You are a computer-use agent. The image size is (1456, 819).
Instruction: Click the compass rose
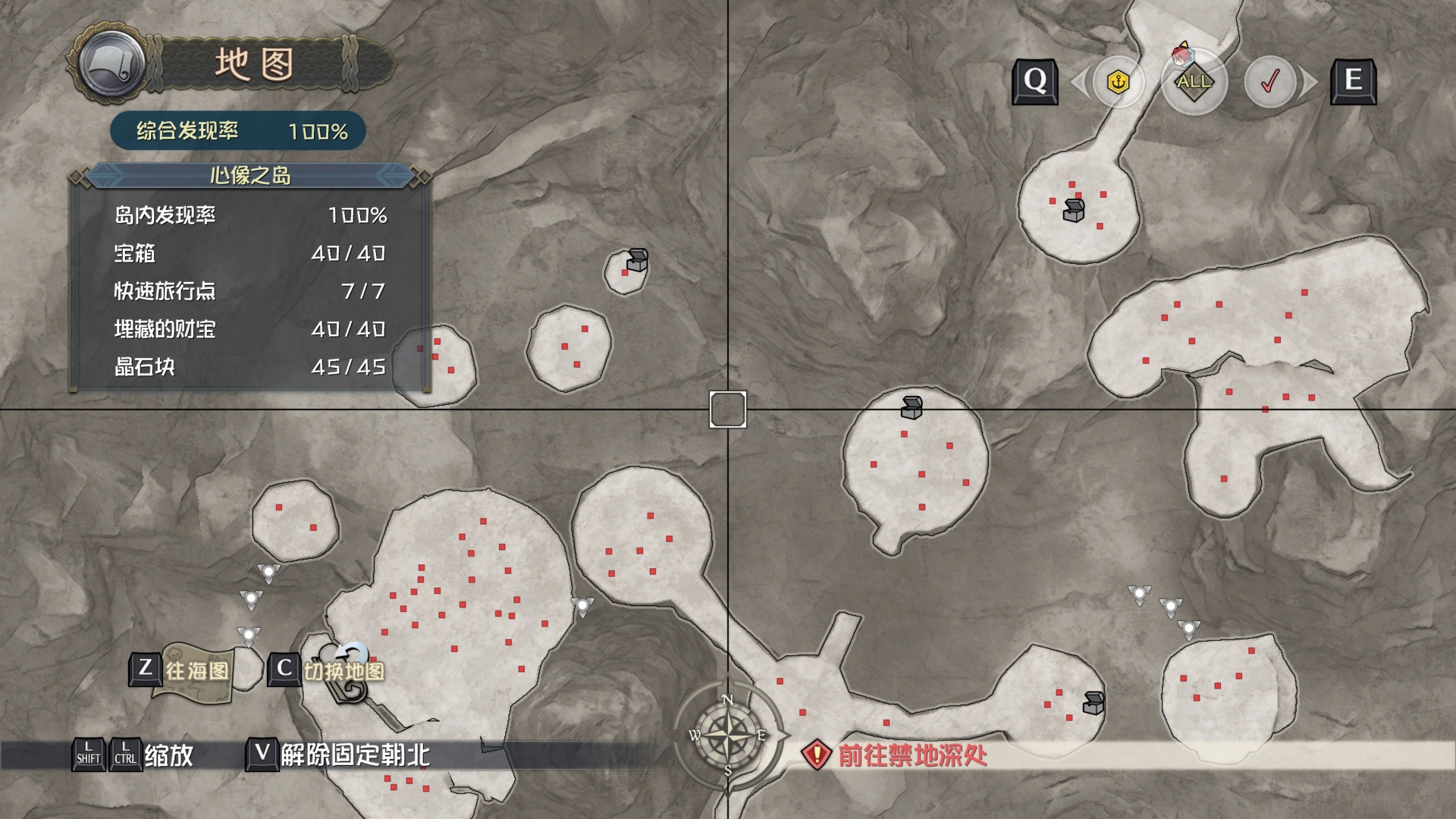[x=727, y=734]
